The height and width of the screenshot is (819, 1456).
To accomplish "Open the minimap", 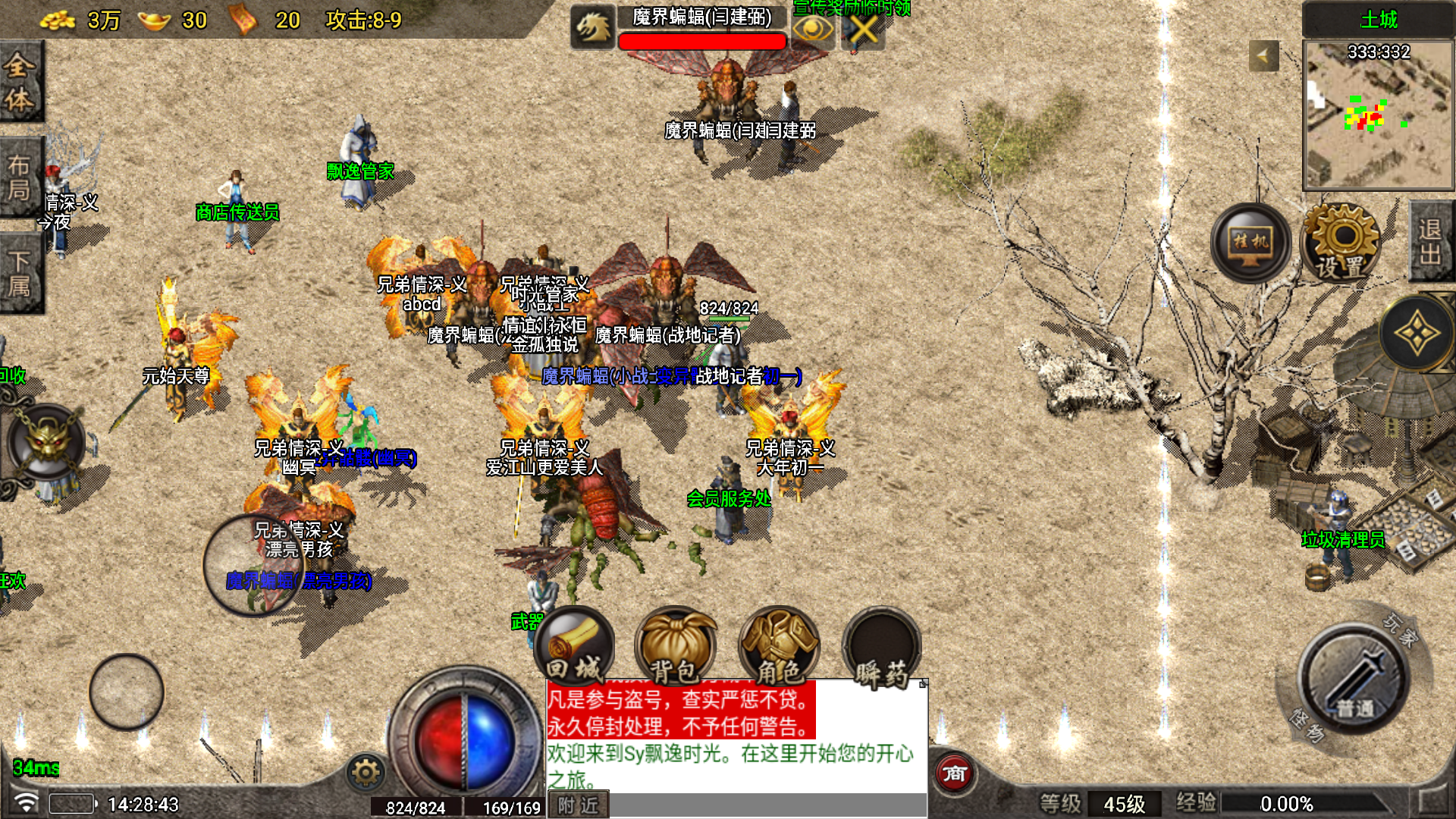I will pyautogui.click(x=1378, y=114).
